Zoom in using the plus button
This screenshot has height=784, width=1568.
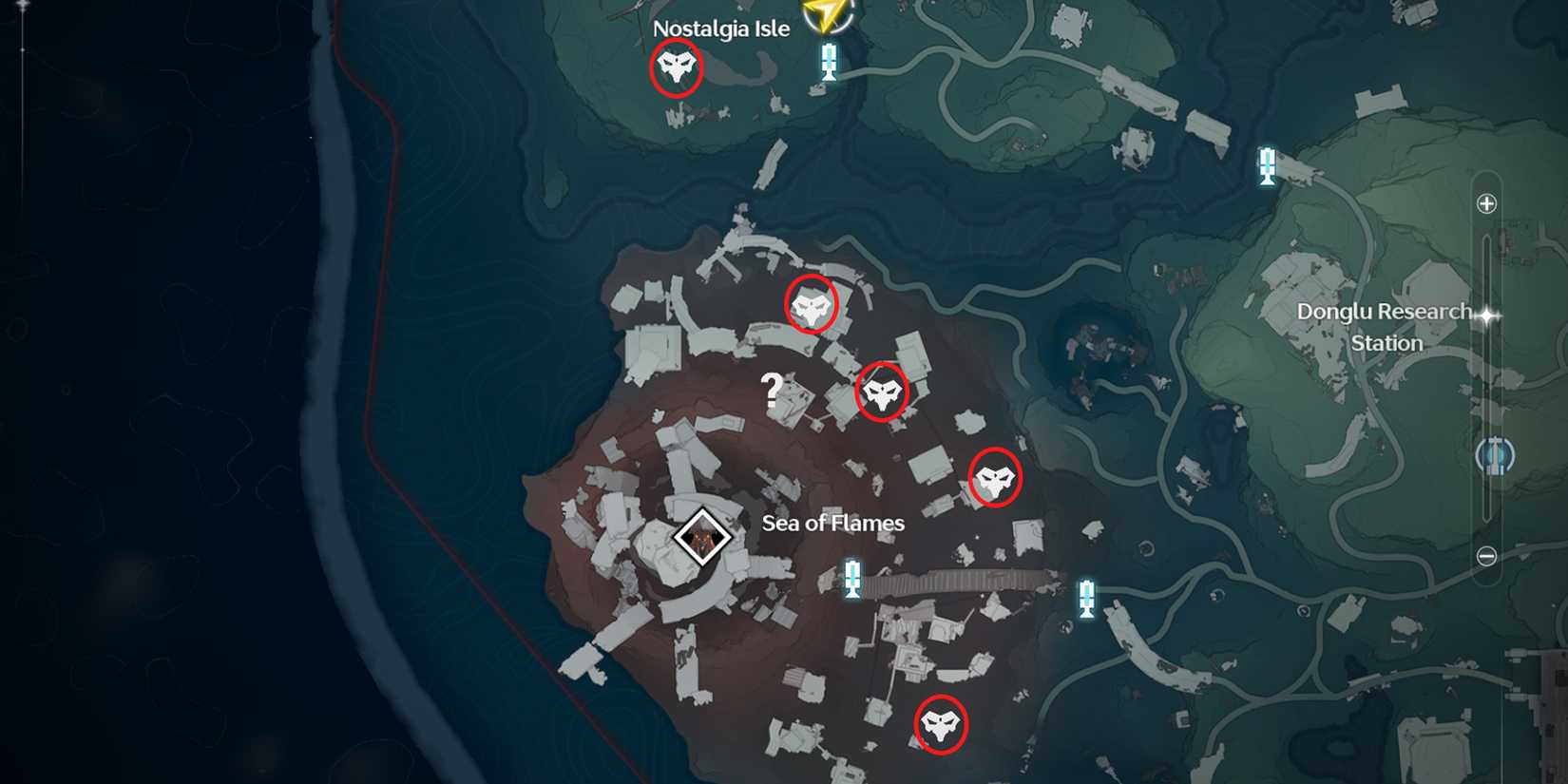click(x=1484, y=202)
